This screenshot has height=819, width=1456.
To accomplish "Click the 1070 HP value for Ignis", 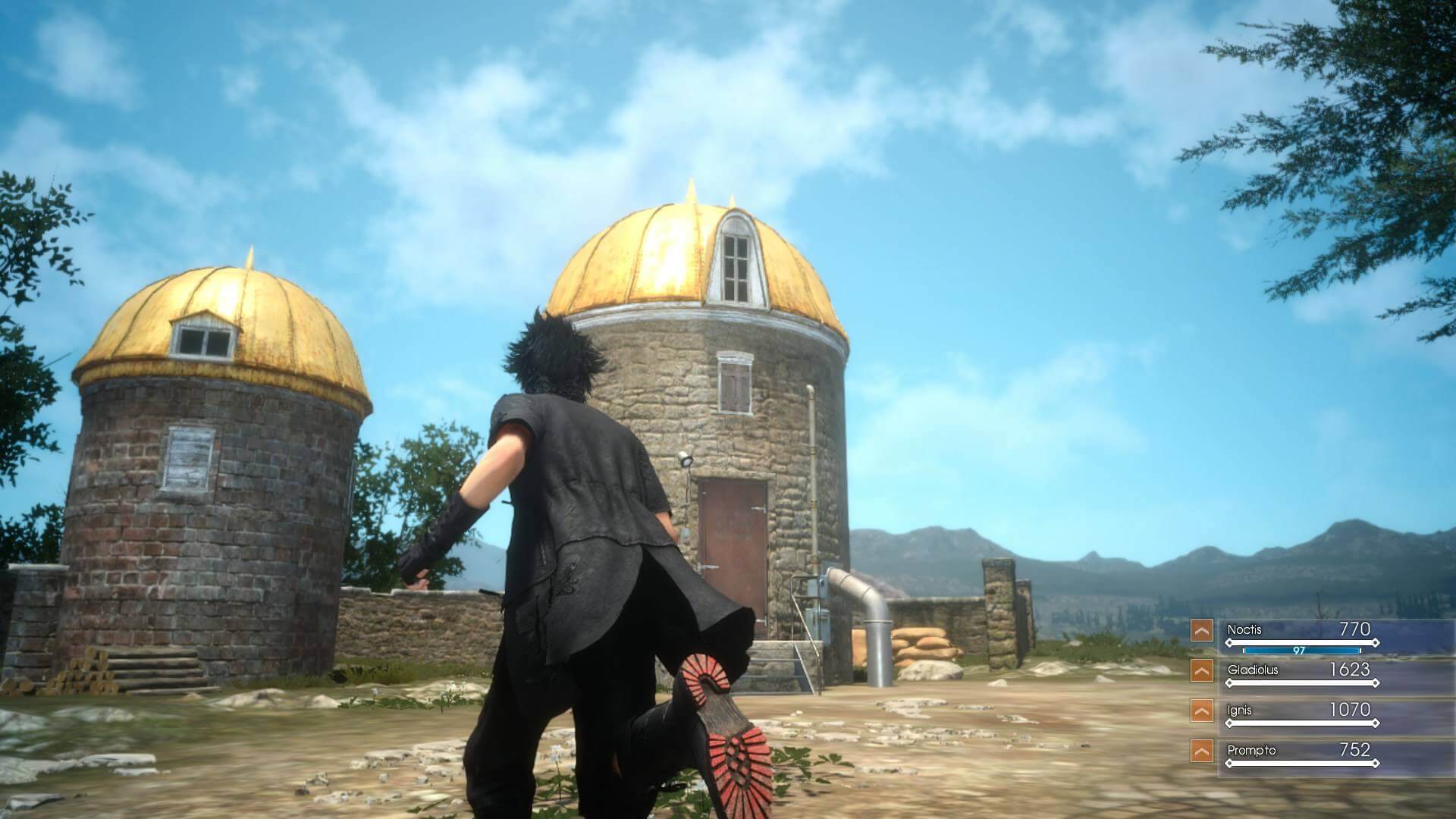I will pos(1350,710).
